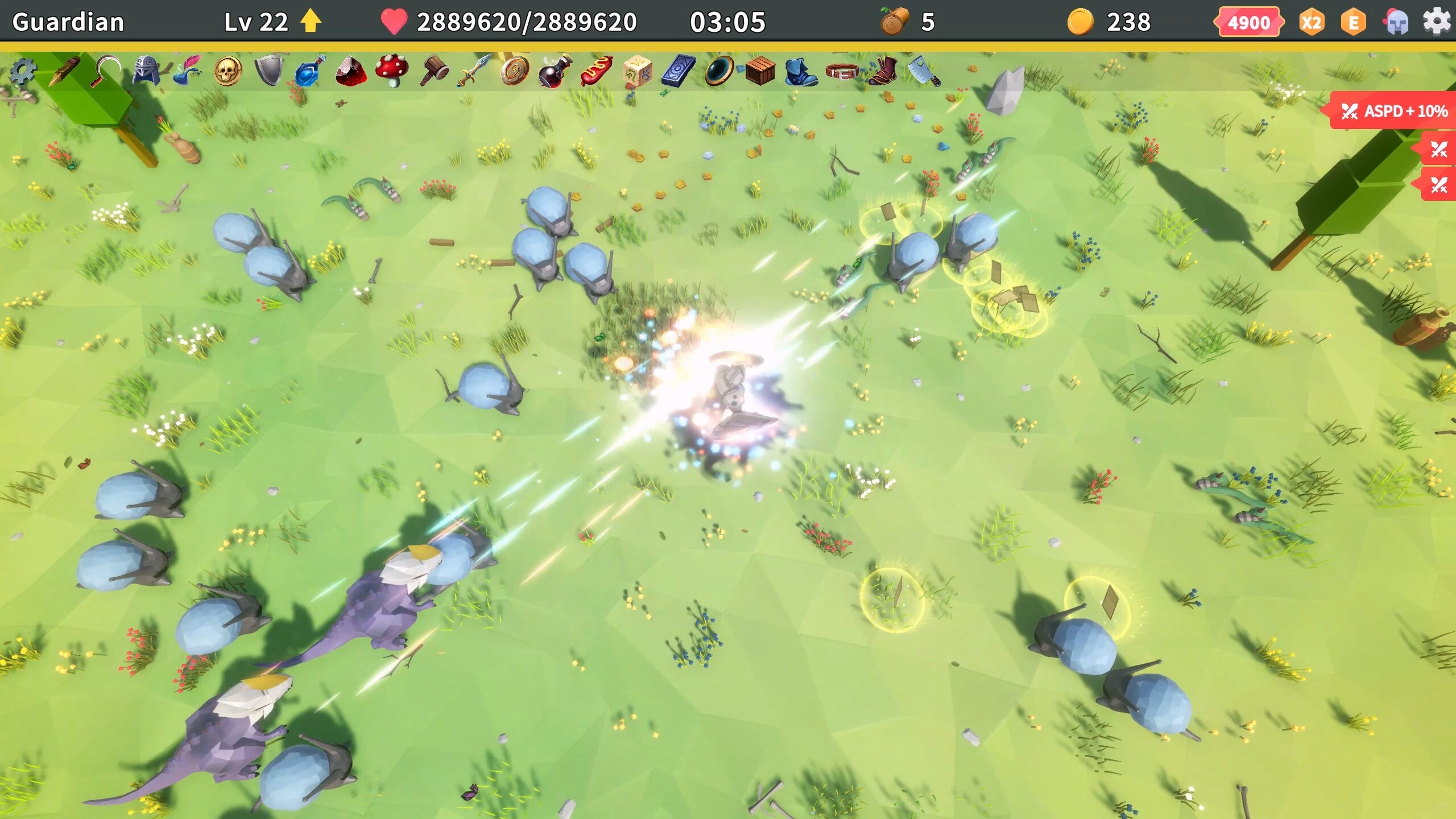Click the level up arrow next to Lv 22

(x=309, y=23)
